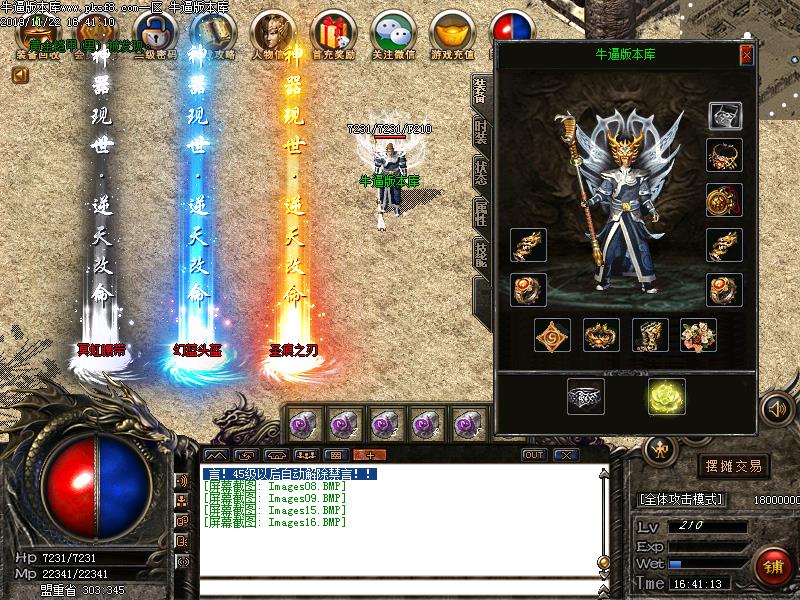The width and height of the screenshot is (800, 600).
Task: Select the flower bouquet equipment slot
Action: [x=698, y=335]
